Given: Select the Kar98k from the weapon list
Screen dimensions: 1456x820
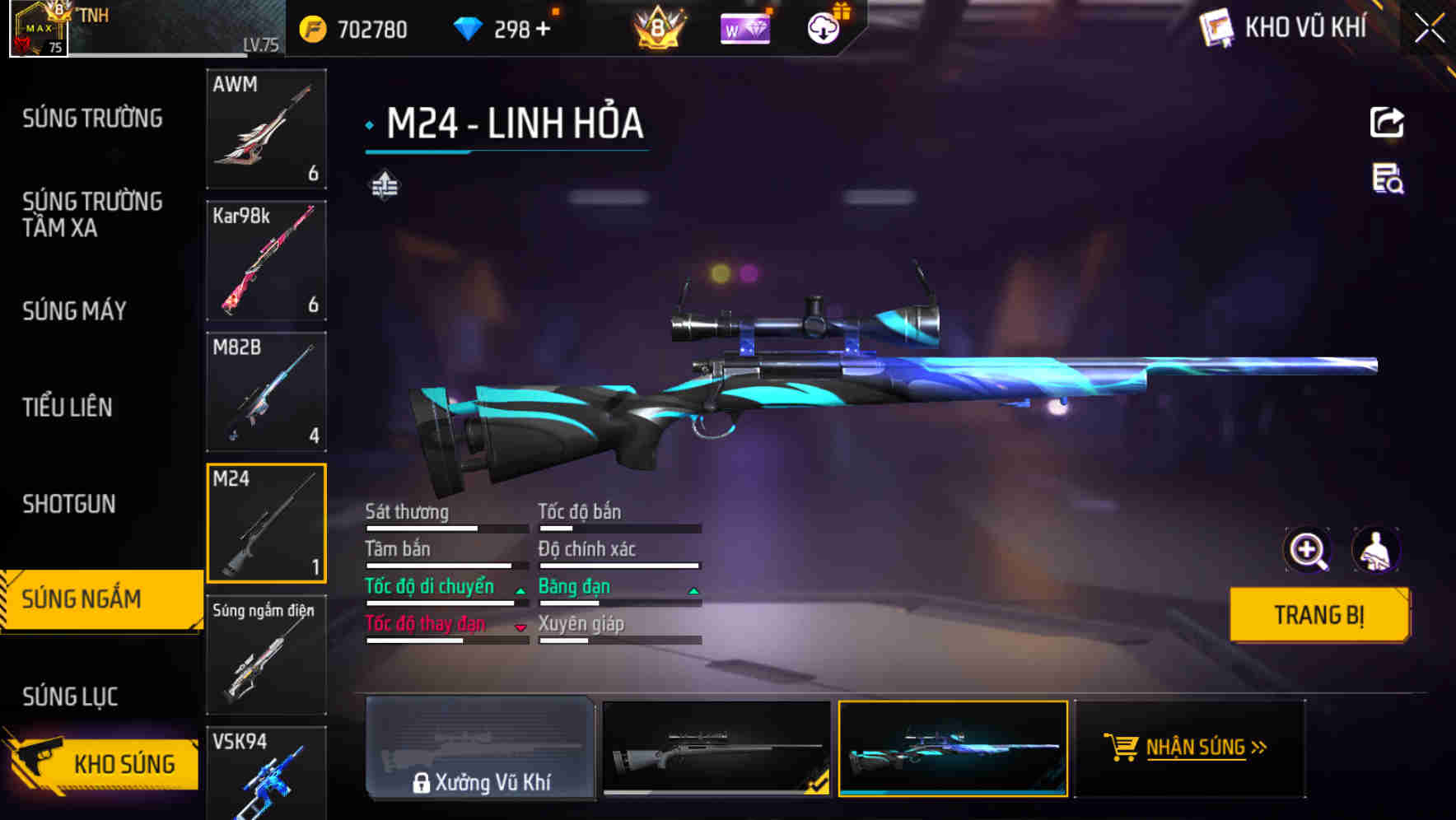Looking at the screenshot, I should pos(265,260).
